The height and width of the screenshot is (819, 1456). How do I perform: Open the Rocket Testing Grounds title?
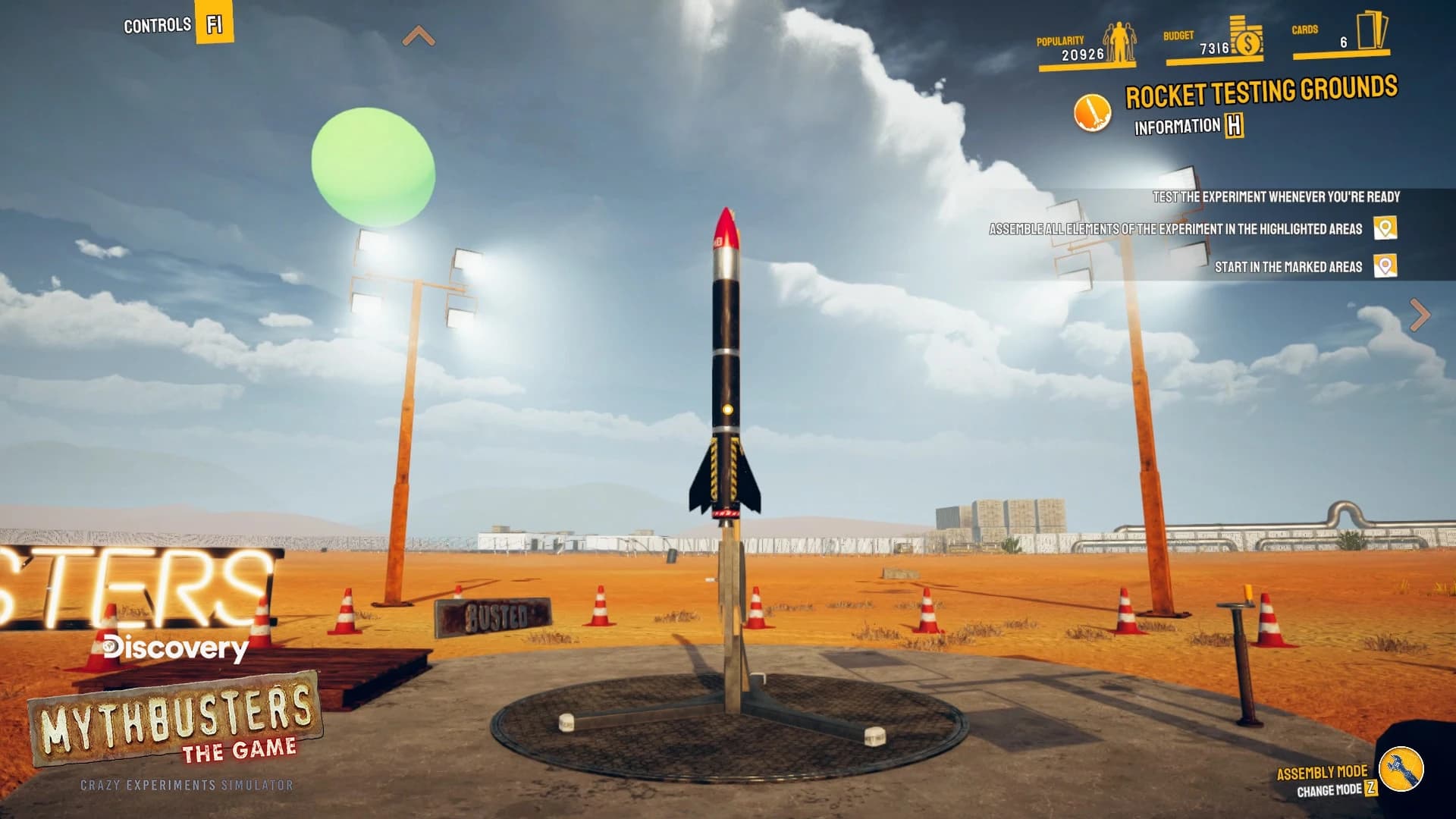pos(1261,89)
